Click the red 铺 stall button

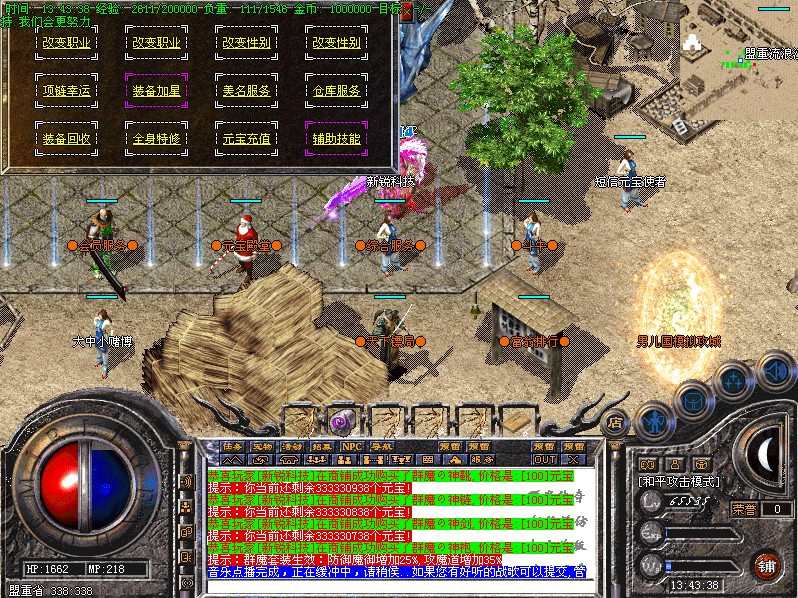pos(767,566)
